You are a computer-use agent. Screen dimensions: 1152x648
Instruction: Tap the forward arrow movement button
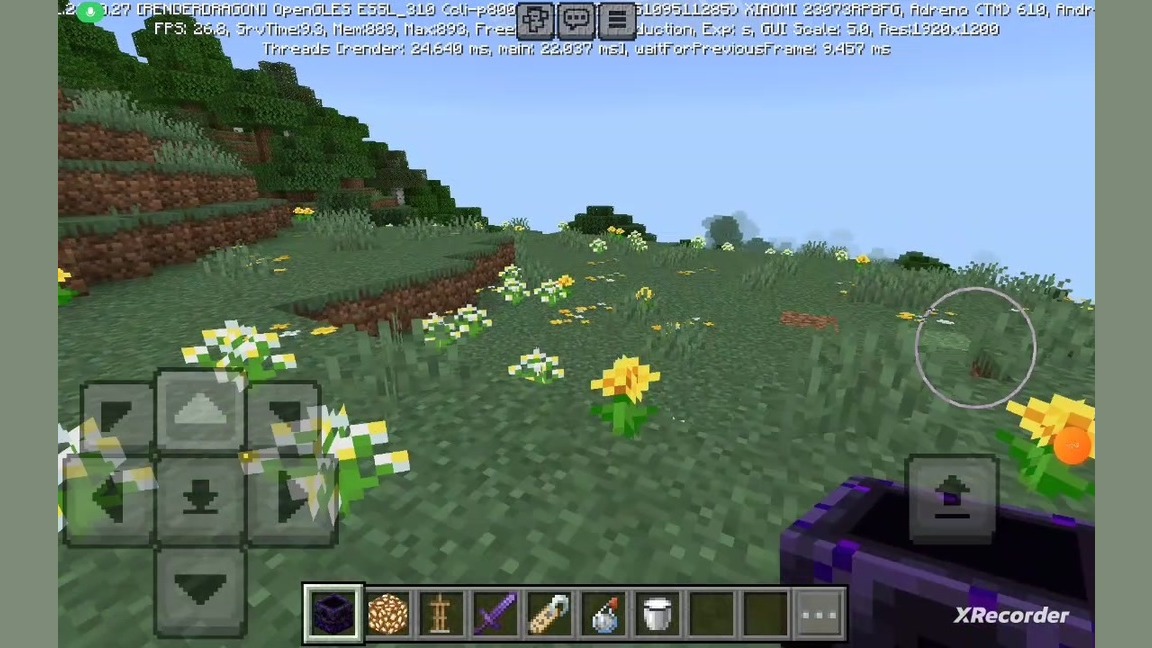point(200,412)
